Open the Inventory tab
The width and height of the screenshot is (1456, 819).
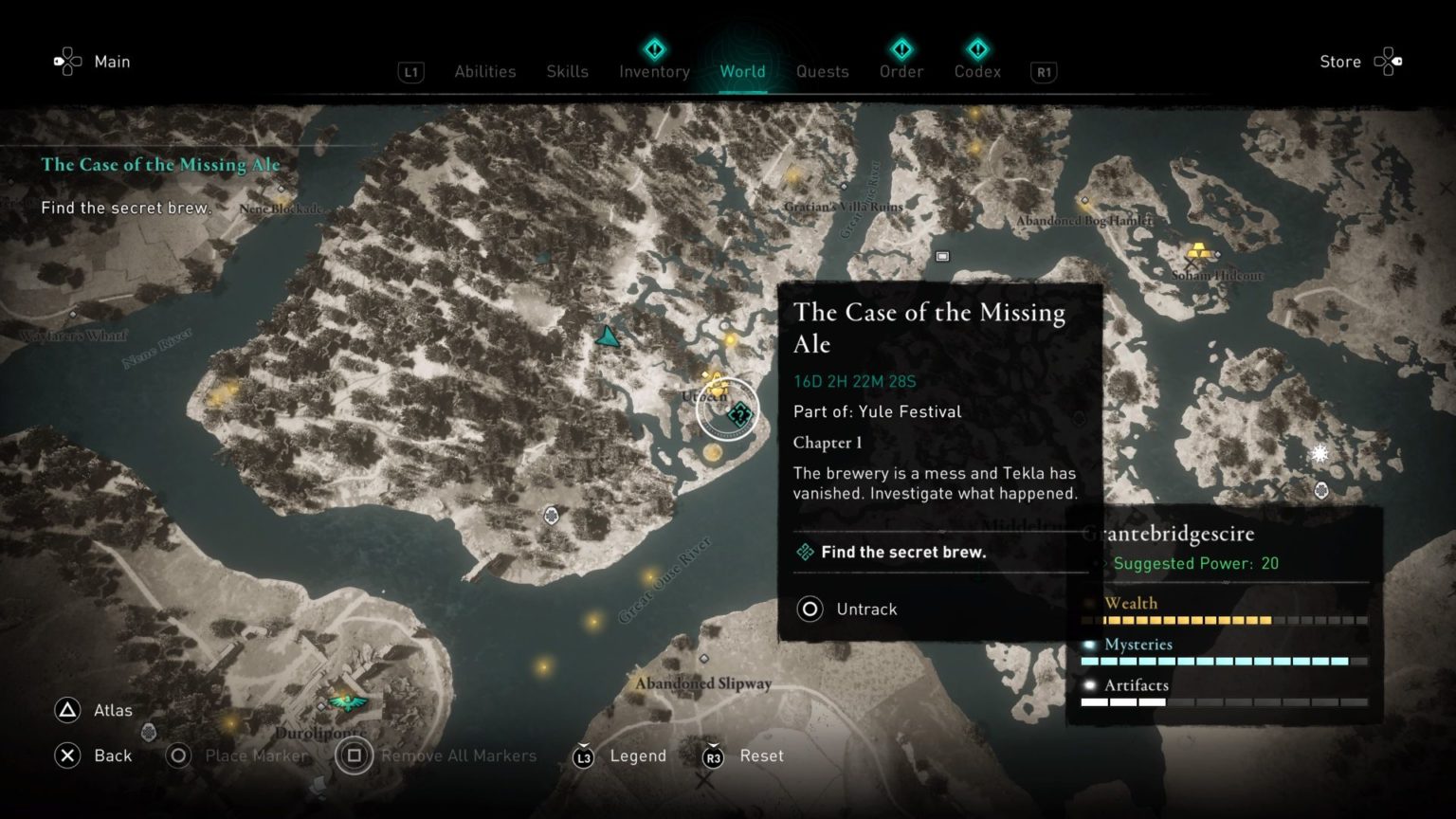(653, 71)
